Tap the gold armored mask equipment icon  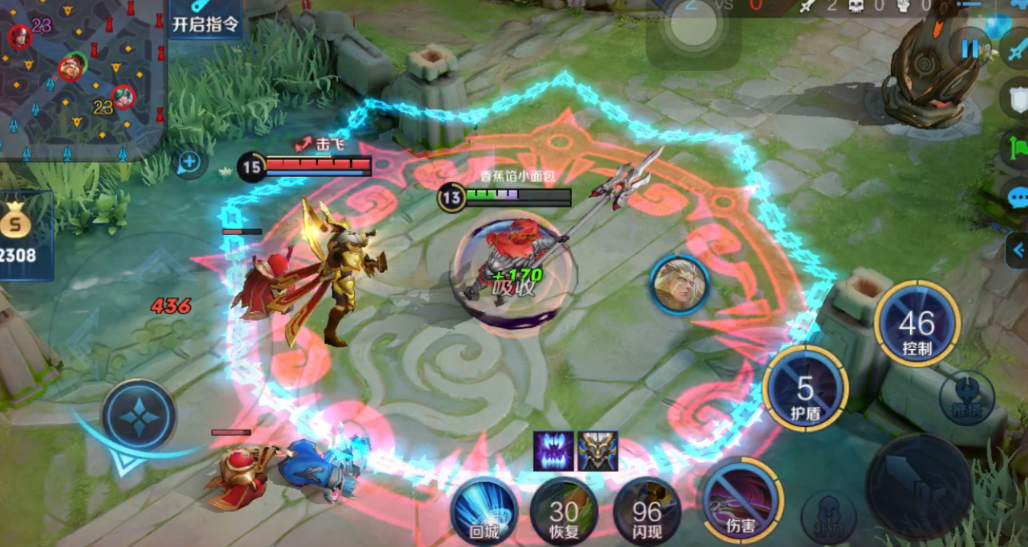(x=598, y=451)
